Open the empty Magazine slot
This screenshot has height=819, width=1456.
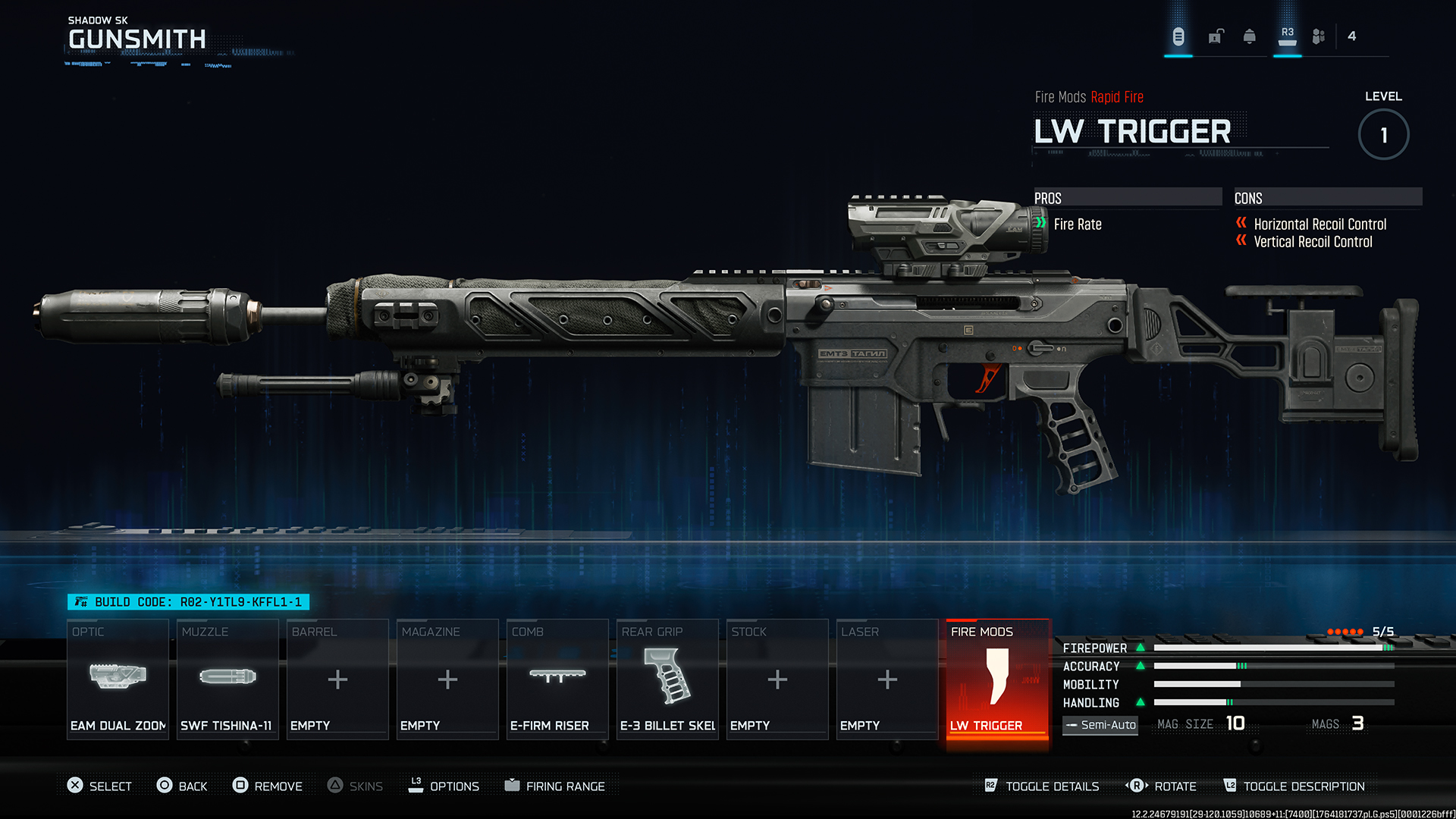tap(447, 679)
